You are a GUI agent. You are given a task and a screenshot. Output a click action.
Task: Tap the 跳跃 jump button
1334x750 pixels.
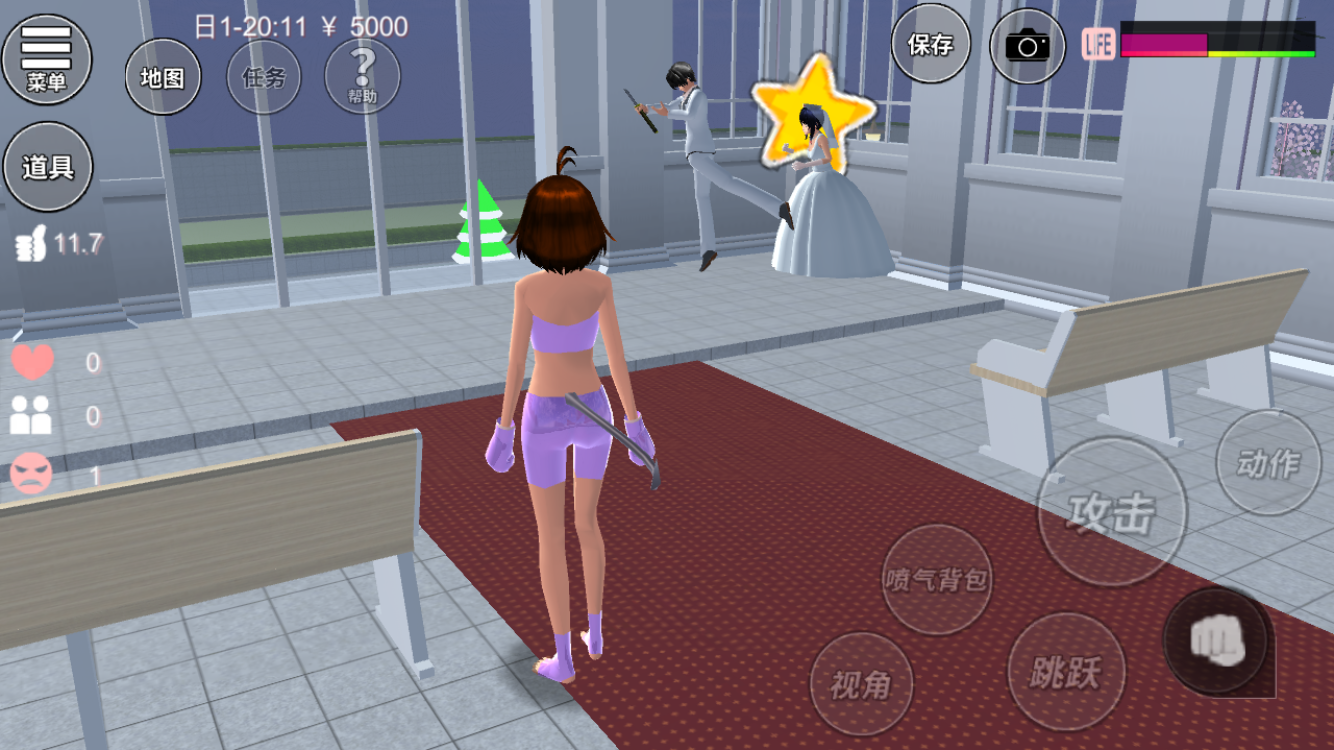pyautogui.click(x=1065, y=672)
